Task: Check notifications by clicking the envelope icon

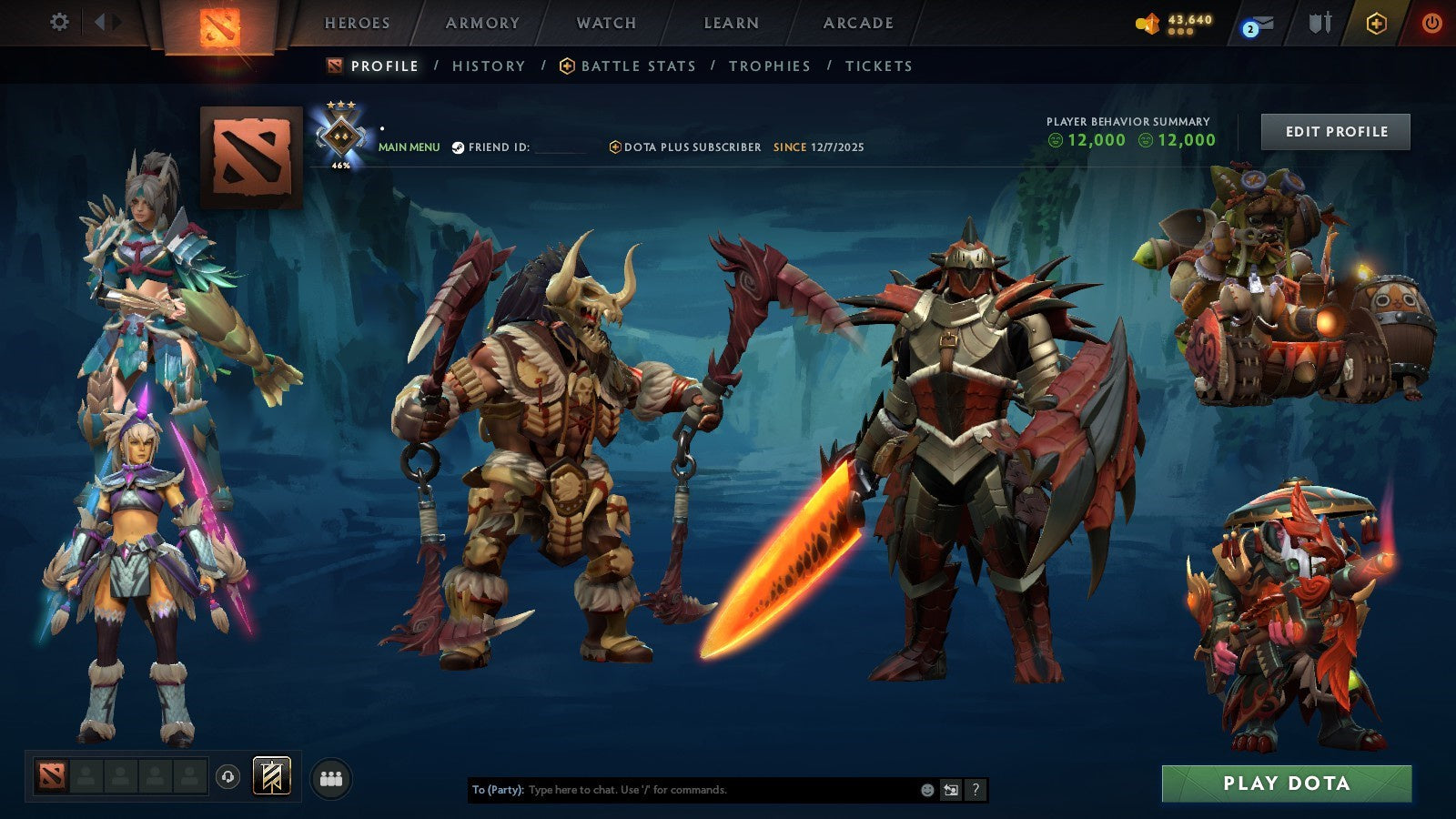Action: pos(1265,24)
